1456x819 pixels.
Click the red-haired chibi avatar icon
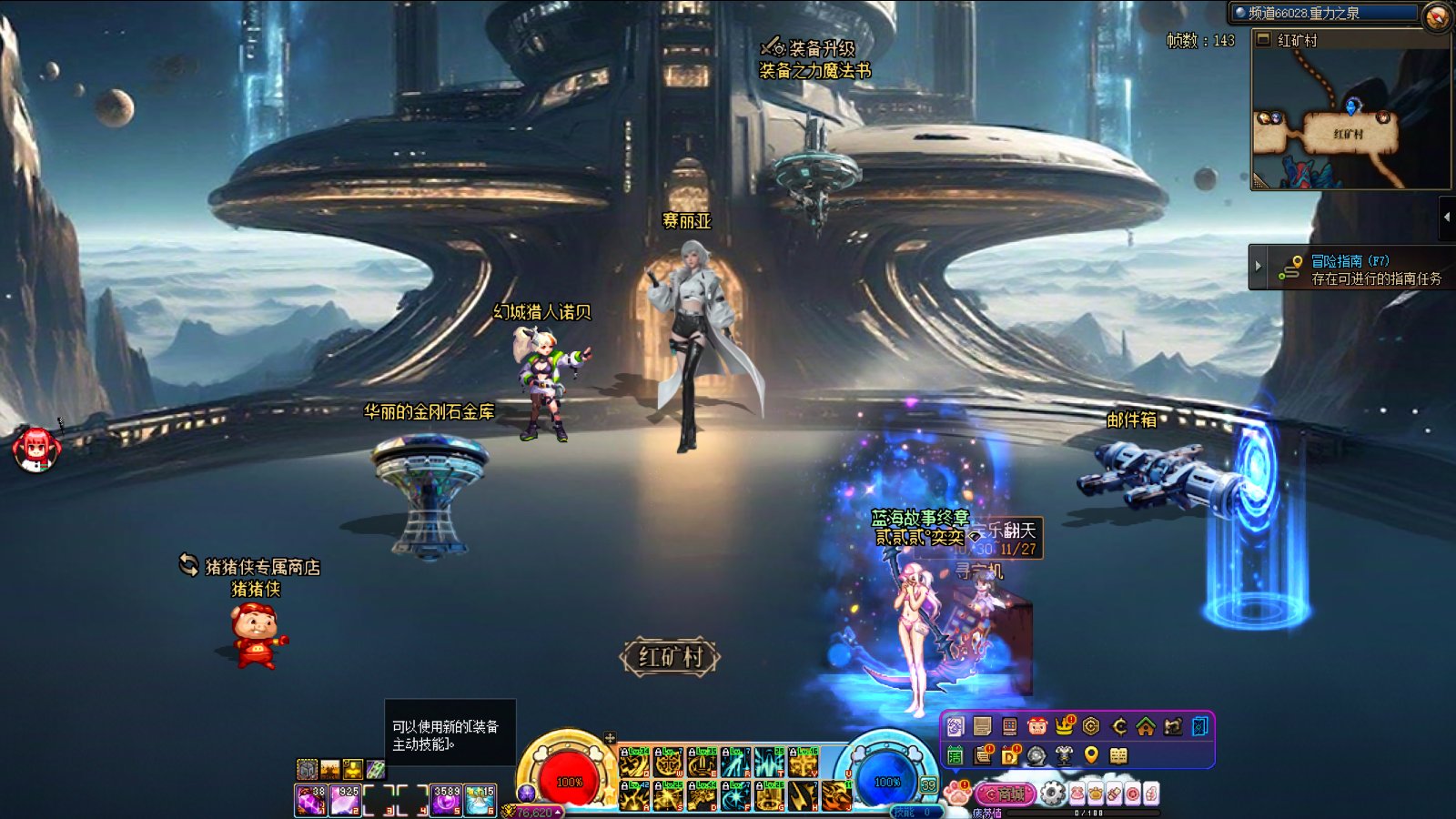click(x=36, y=449)
